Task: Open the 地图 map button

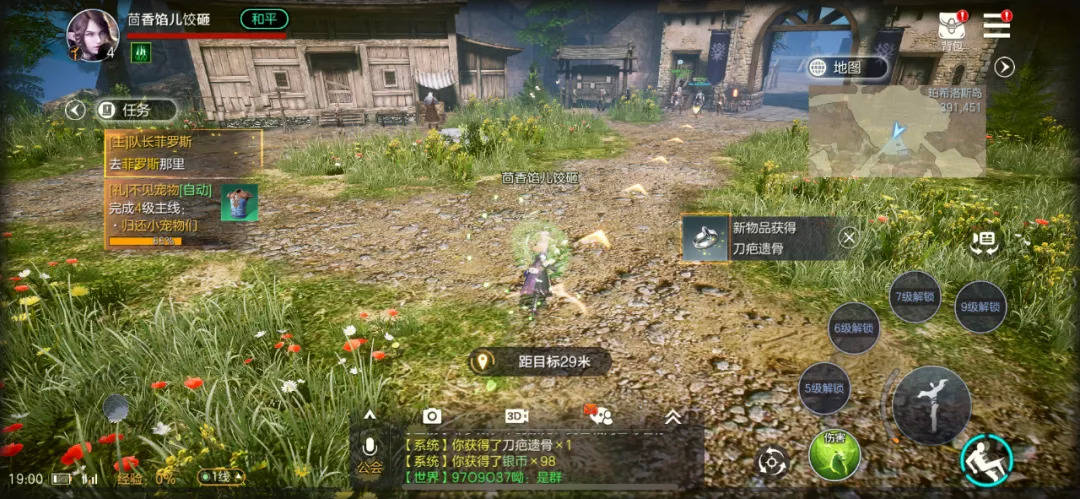Action: [x=848, y=67]
